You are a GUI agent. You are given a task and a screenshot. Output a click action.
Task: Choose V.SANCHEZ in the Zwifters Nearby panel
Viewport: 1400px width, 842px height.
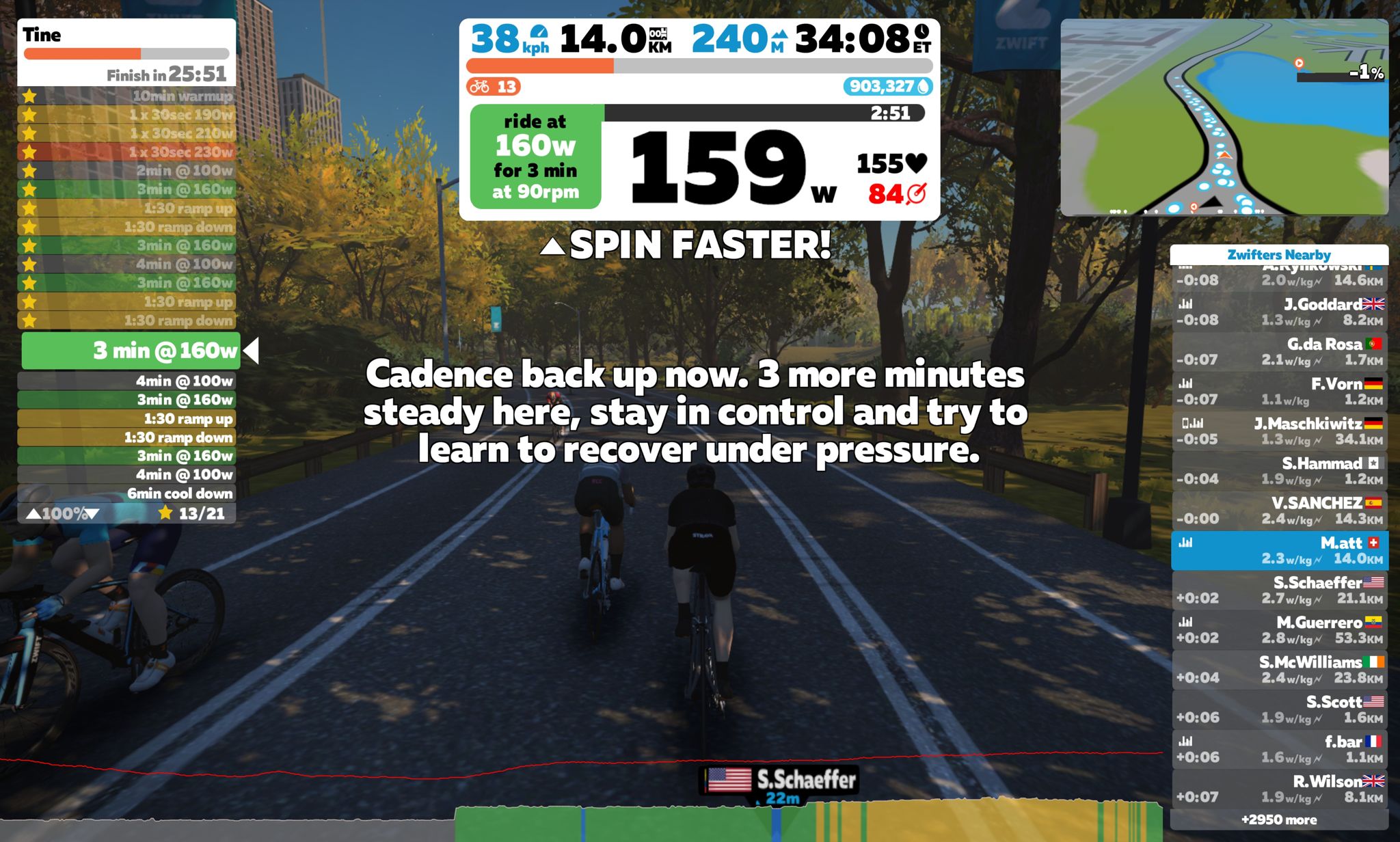(1279, 511)
